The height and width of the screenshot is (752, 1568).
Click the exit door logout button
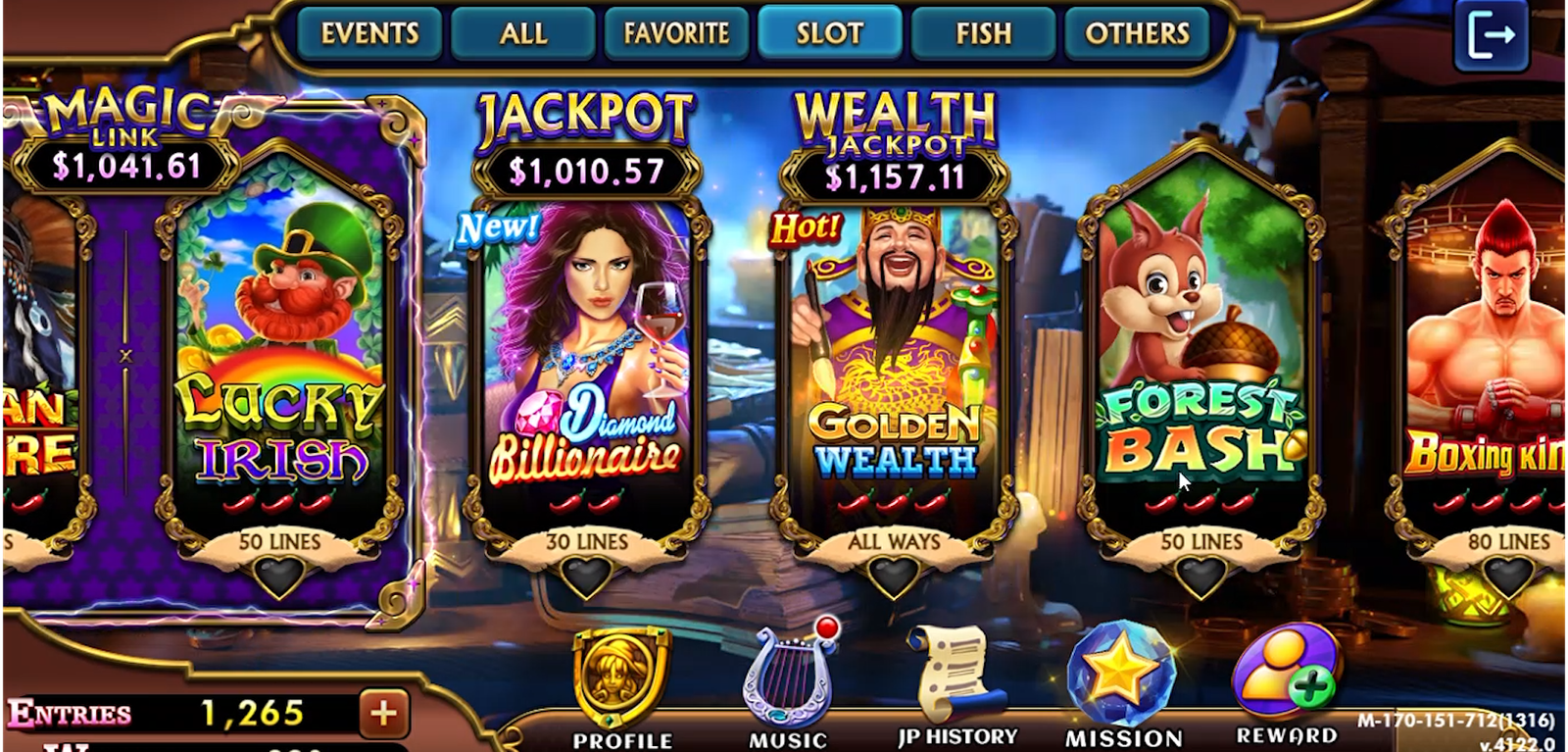pyautogui.click(x=1491, y=36)
